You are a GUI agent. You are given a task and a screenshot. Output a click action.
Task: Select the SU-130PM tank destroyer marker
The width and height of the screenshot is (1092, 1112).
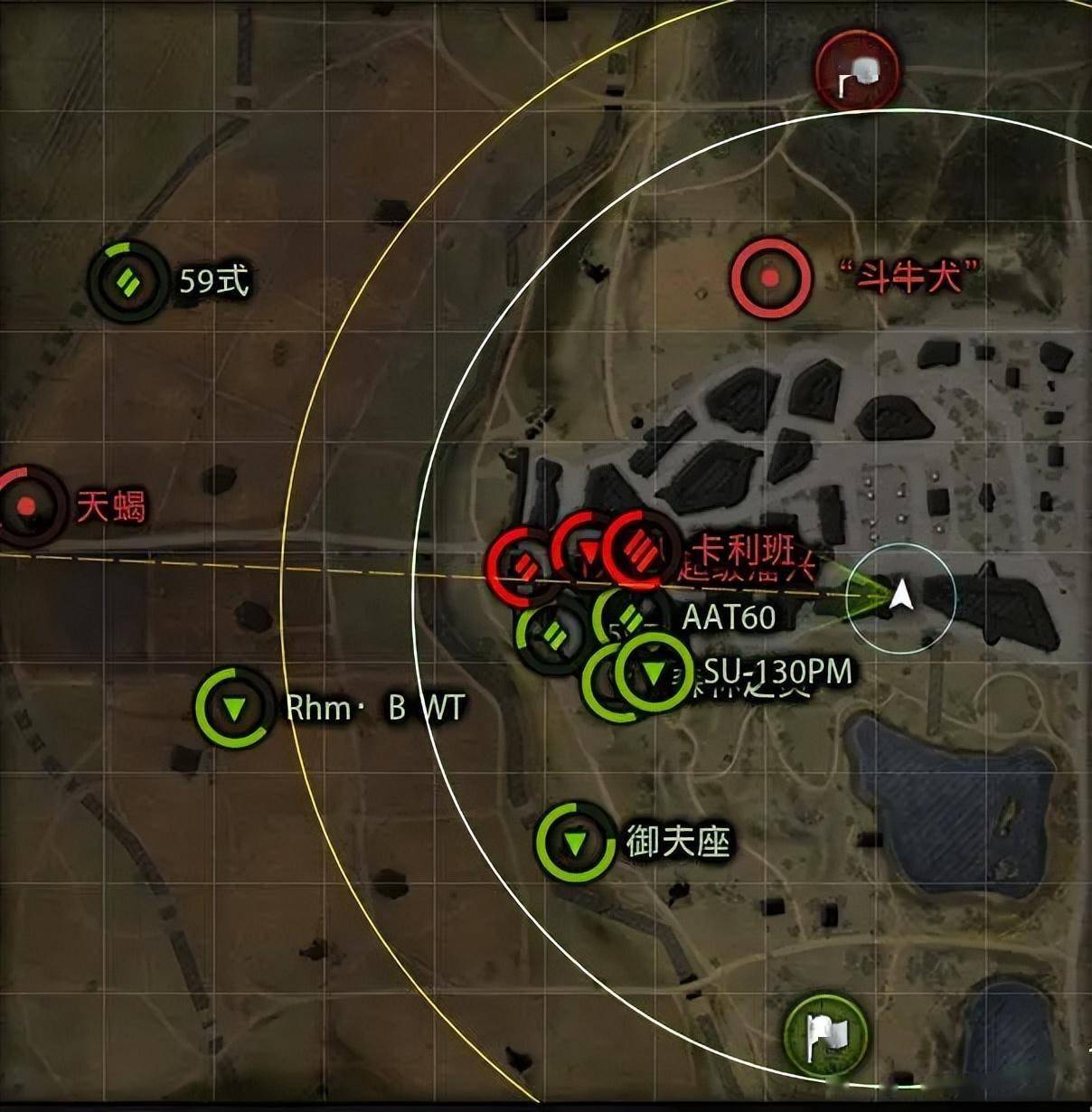click(653, 673)
